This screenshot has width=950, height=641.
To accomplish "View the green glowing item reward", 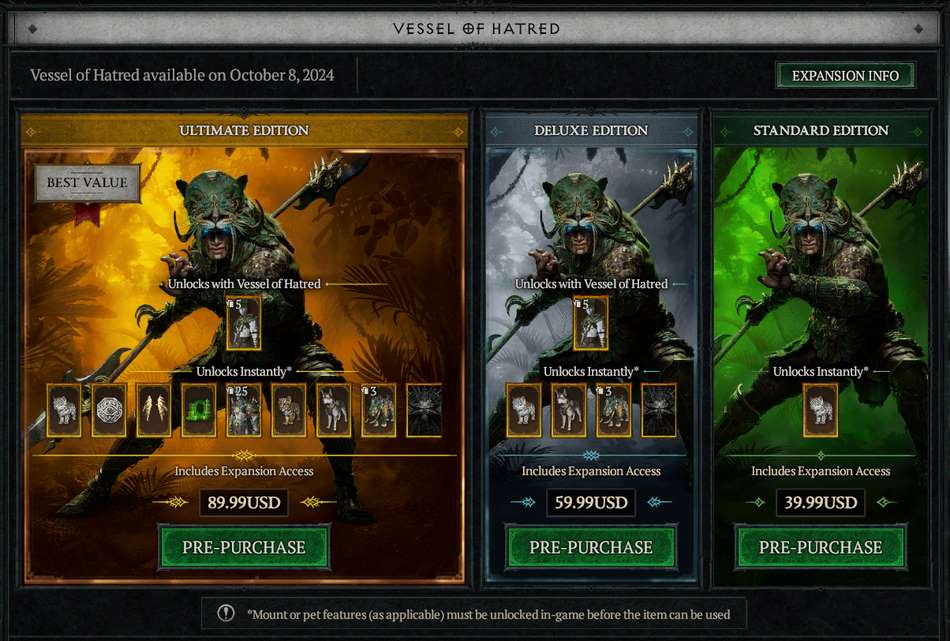I will 199,410.
